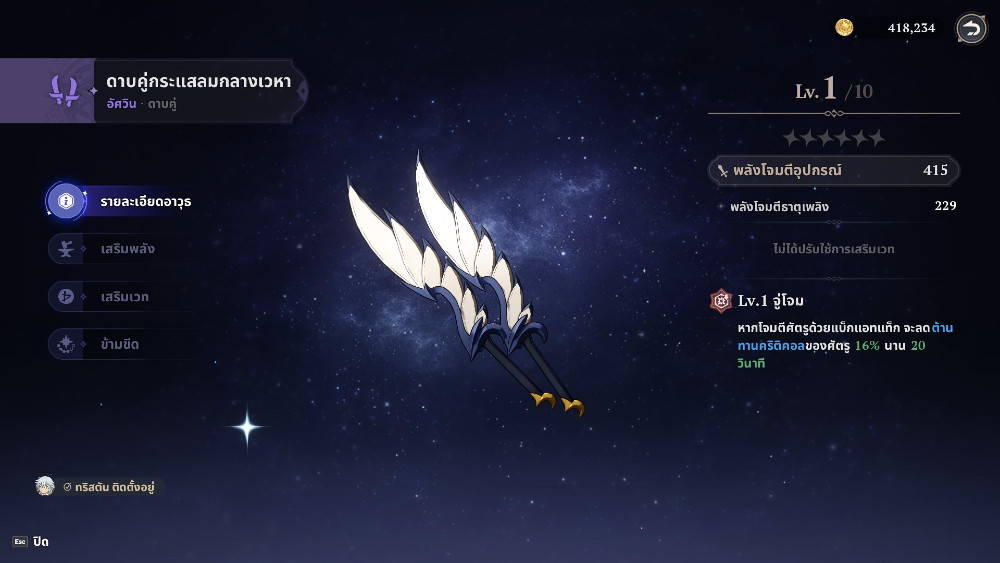Click the back arrow button

click(x=970, y=28)
